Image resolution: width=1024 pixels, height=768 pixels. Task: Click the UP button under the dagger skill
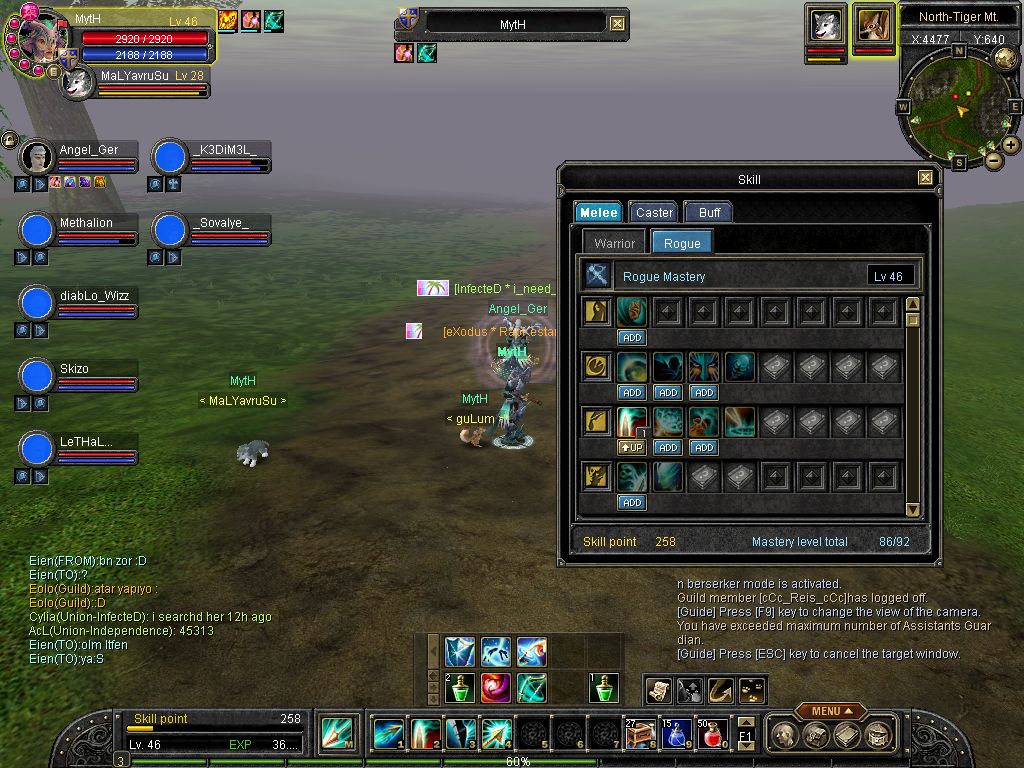click(x=631, y=447)
